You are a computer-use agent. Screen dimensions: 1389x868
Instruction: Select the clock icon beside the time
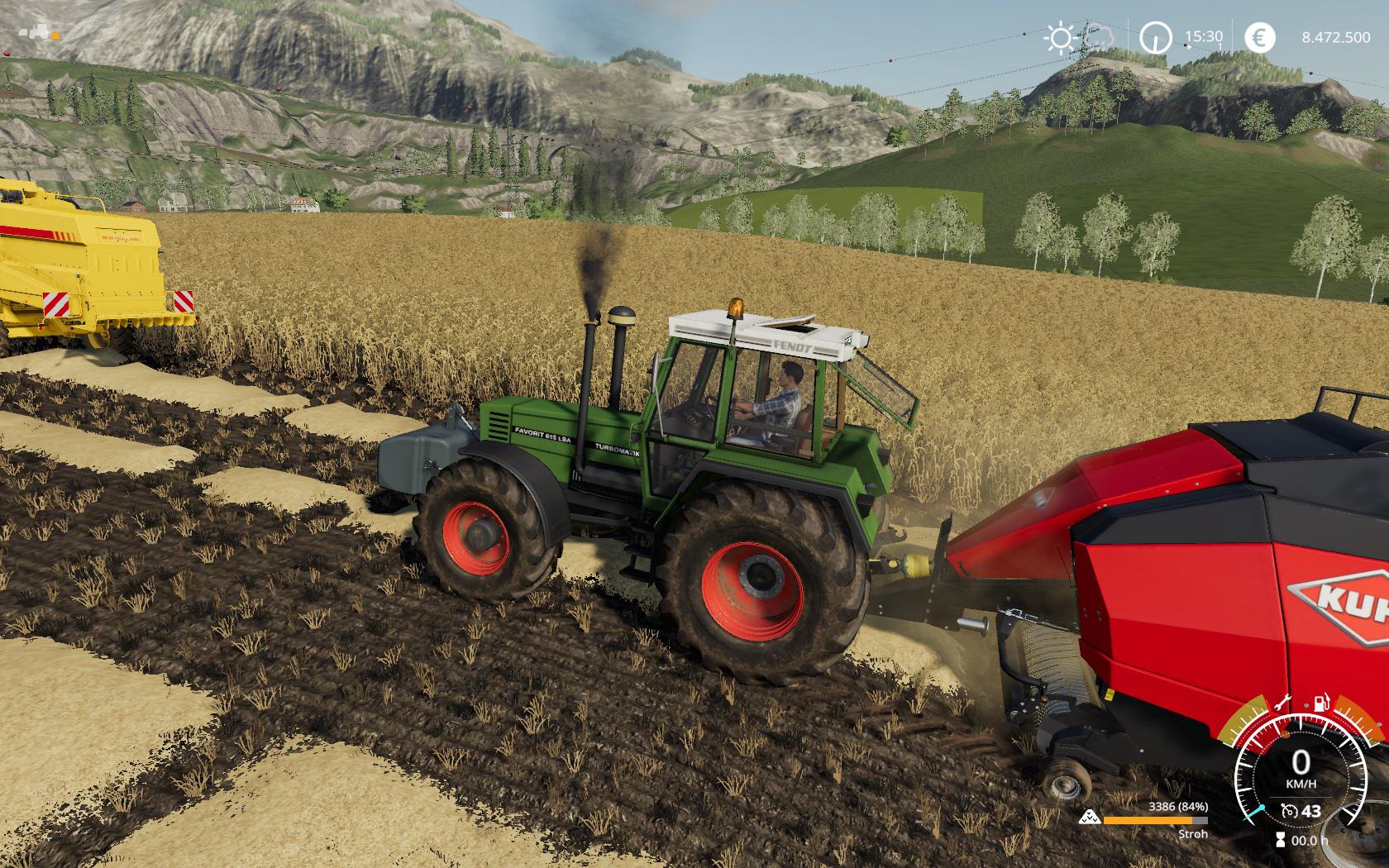(x=1155, y=37)
